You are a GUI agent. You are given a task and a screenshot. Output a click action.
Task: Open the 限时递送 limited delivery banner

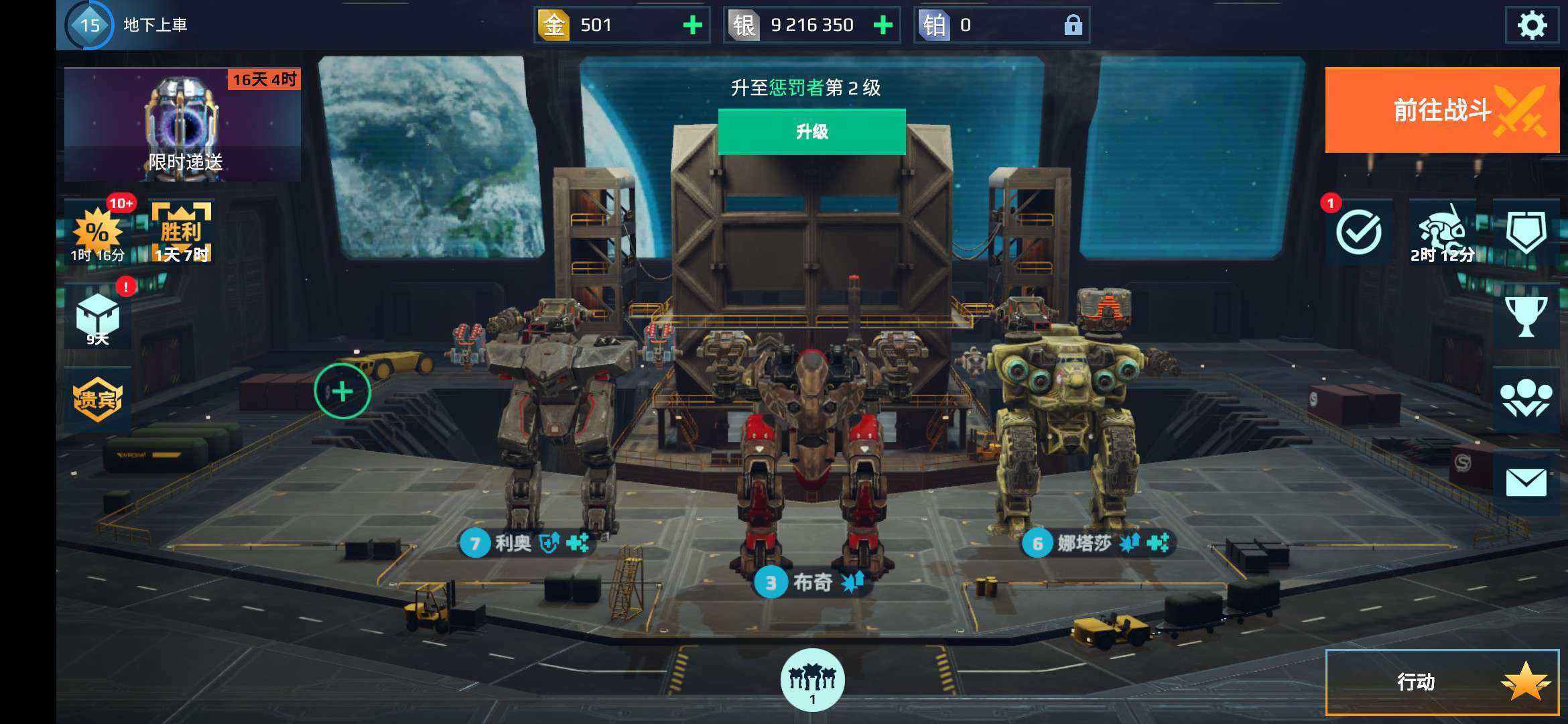[x=182, y=125]
